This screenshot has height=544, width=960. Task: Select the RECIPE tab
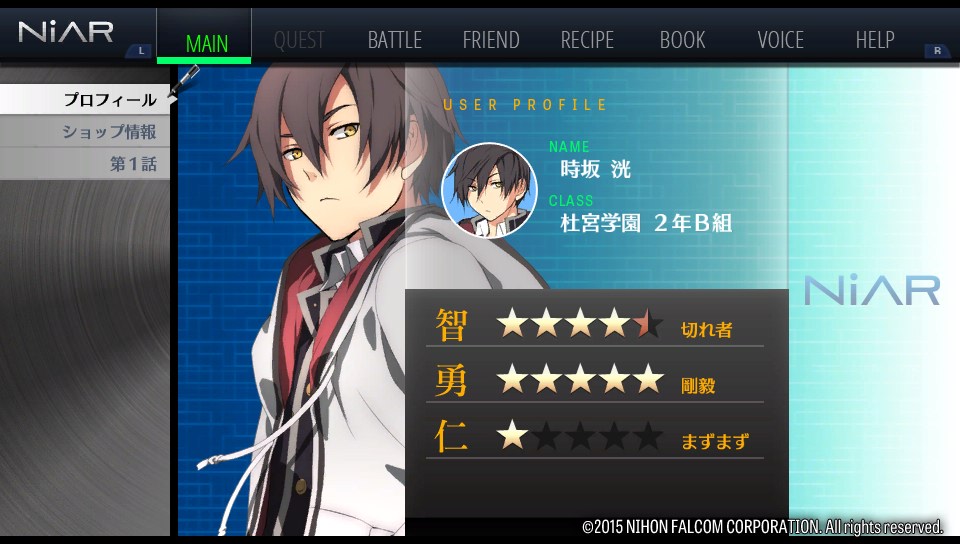[x=587, y=41]
